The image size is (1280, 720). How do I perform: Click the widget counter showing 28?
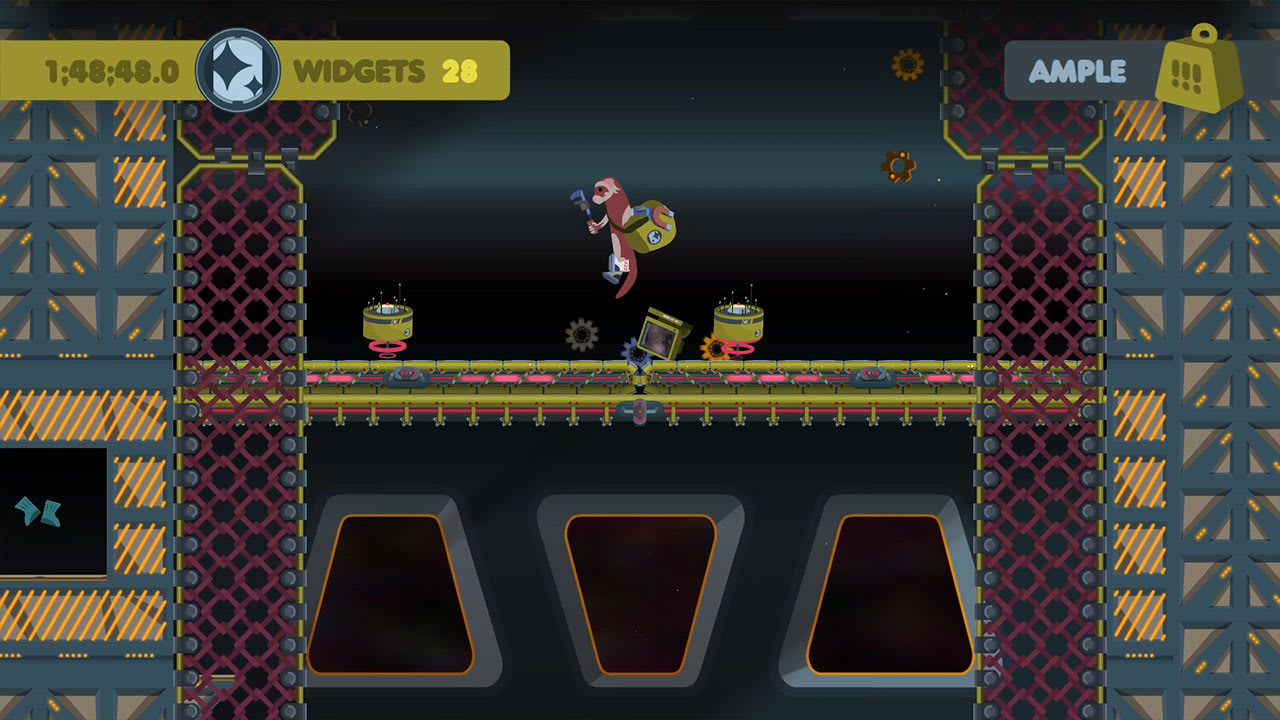click(x=459, y=72)
